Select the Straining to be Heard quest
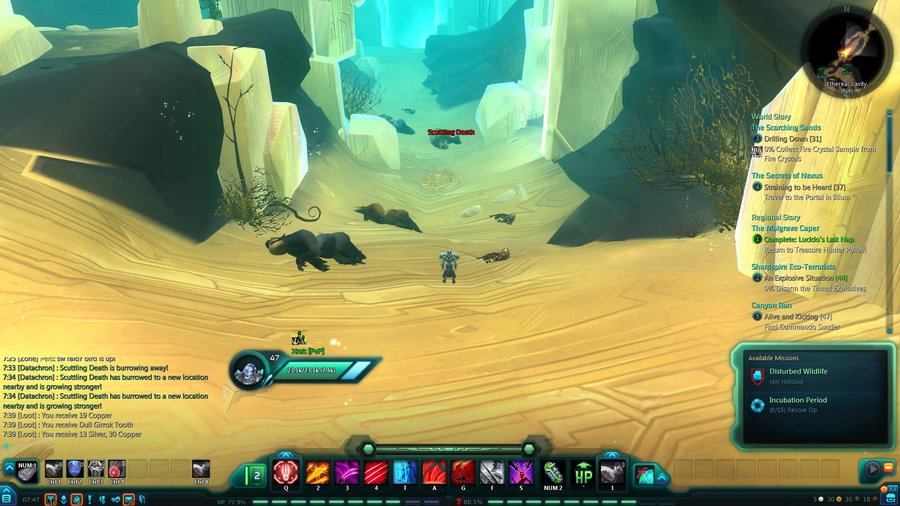Viewport: 900px width, 506px height. [804, 187]
